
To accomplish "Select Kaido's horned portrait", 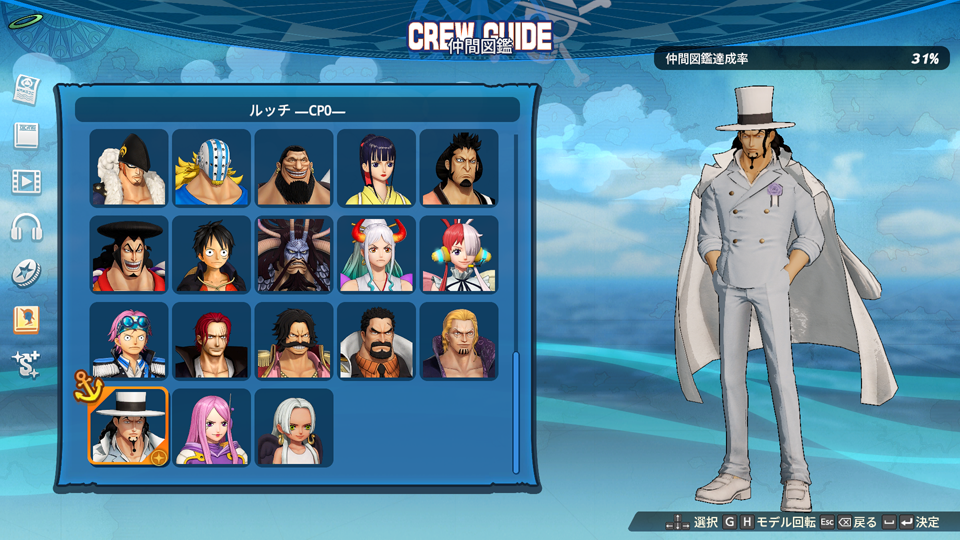I will click(x=293, y=255).
